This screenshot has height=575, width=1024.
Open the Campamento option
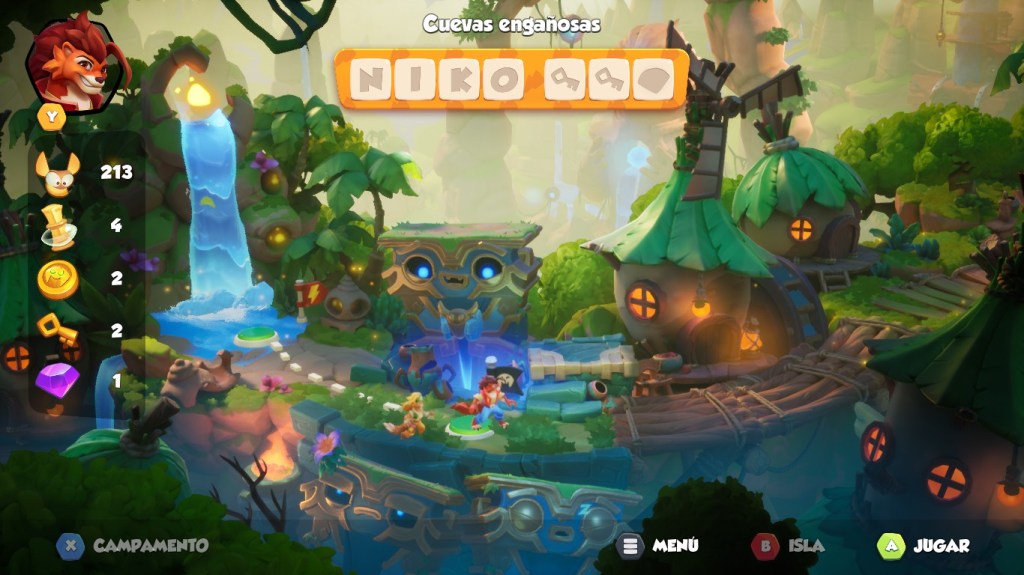click(x=133, y=545)
